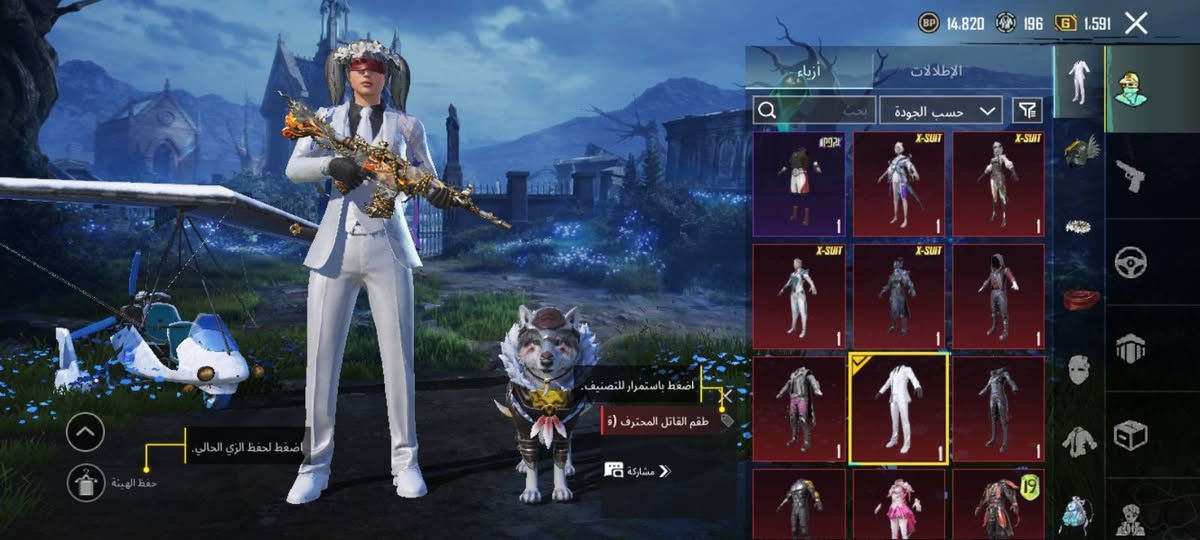Share the outfit via مشاركة

(638, 470)
